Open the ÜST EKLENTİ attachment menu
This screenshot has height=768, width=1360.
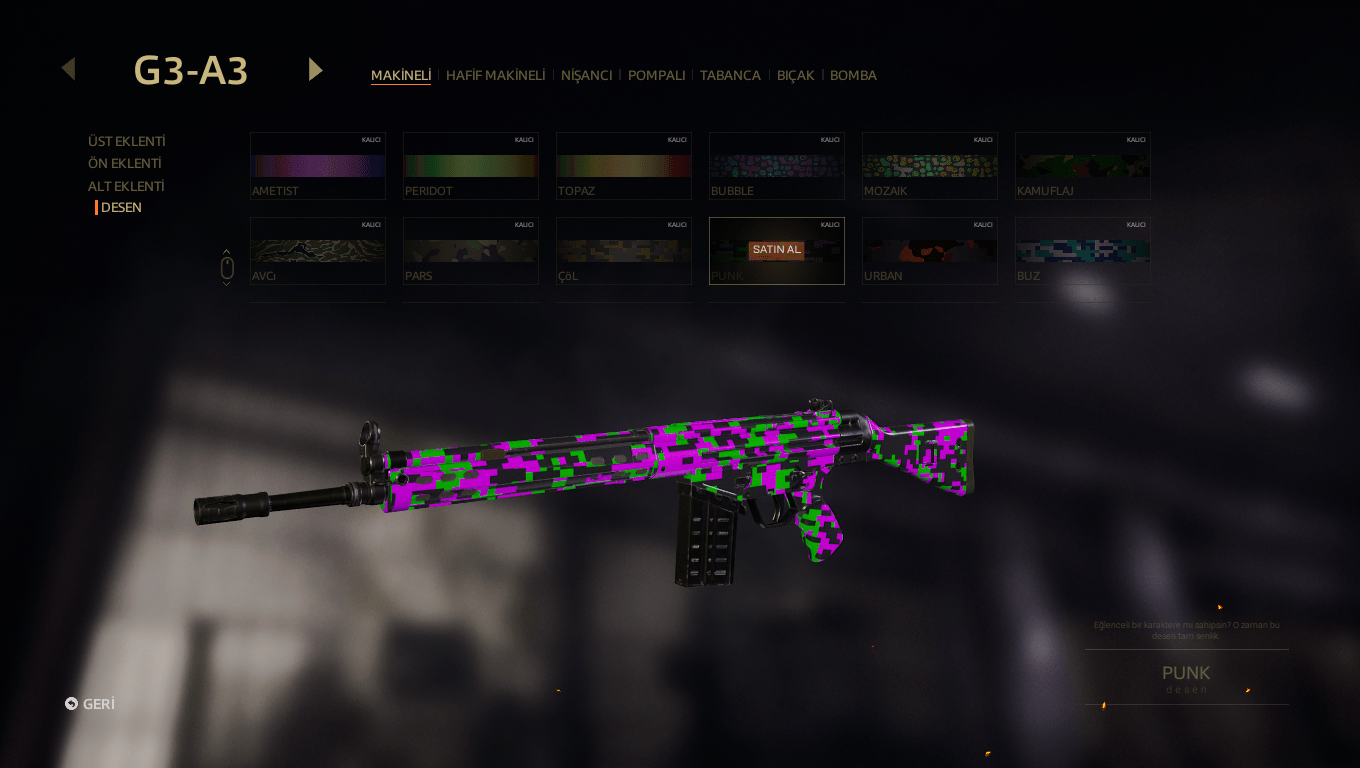tap(126, 142)
